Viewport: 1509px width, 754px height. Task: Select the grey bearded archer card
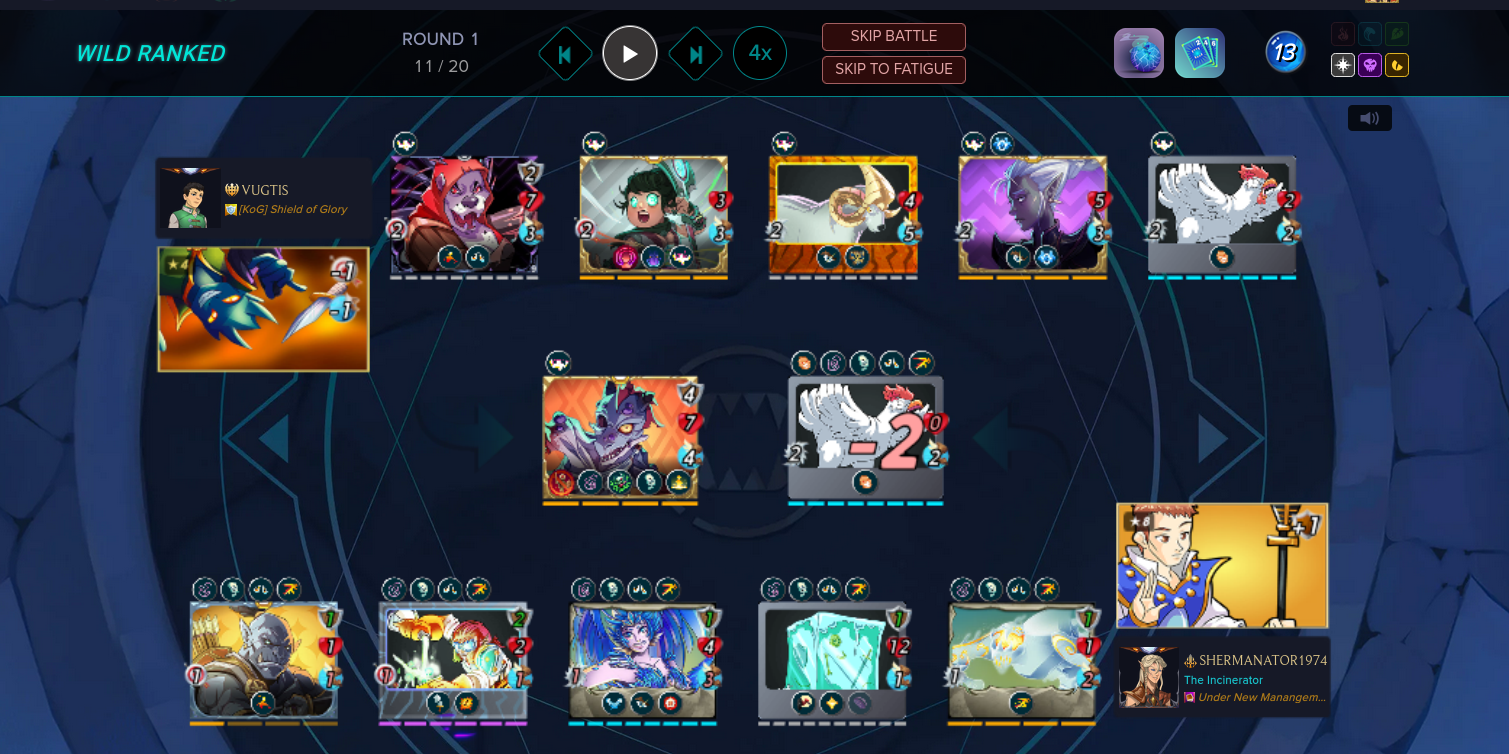(264, 660)
